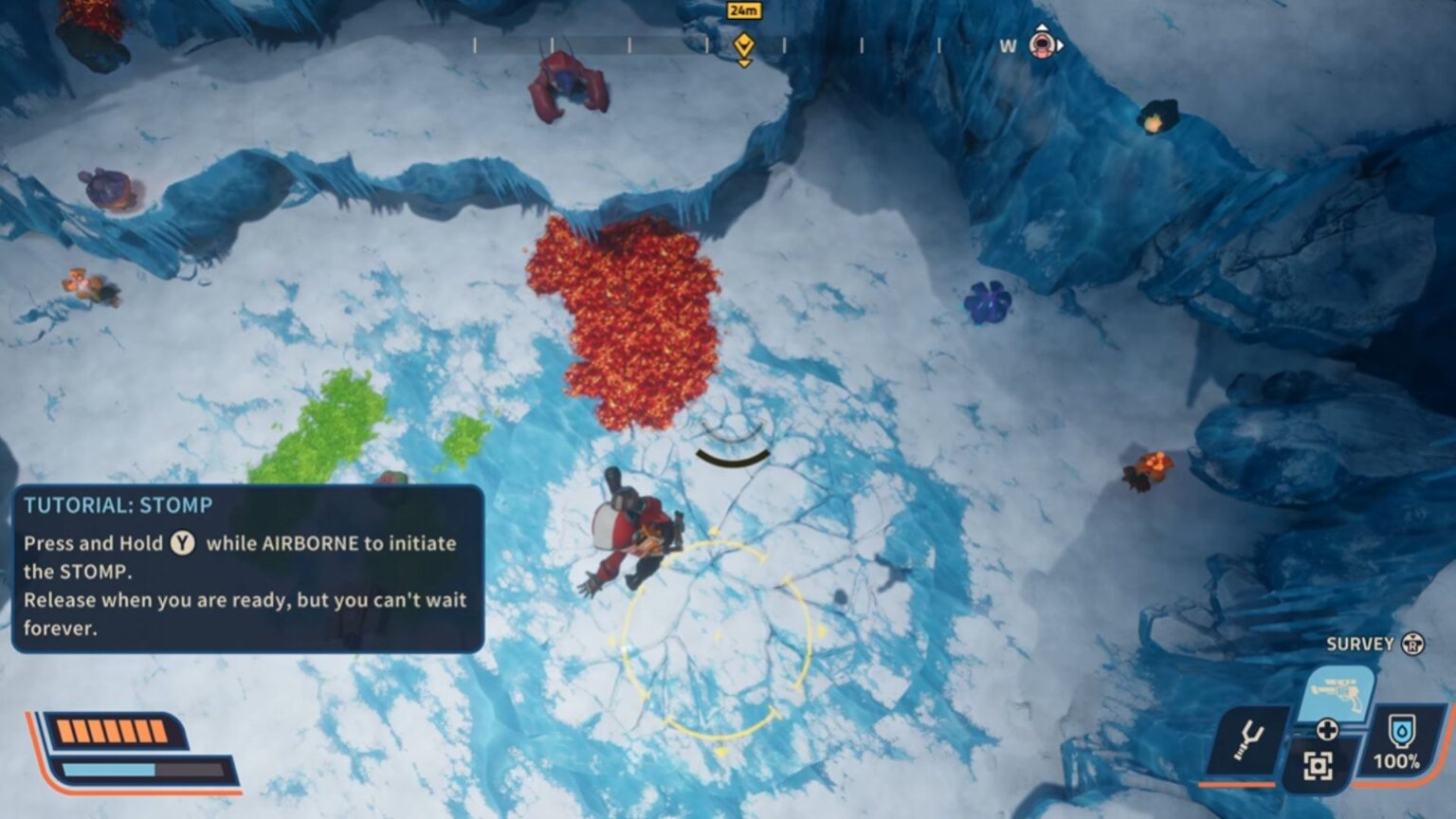
Task: Click the yellow objective marker on compass
Action: (744, 45)
